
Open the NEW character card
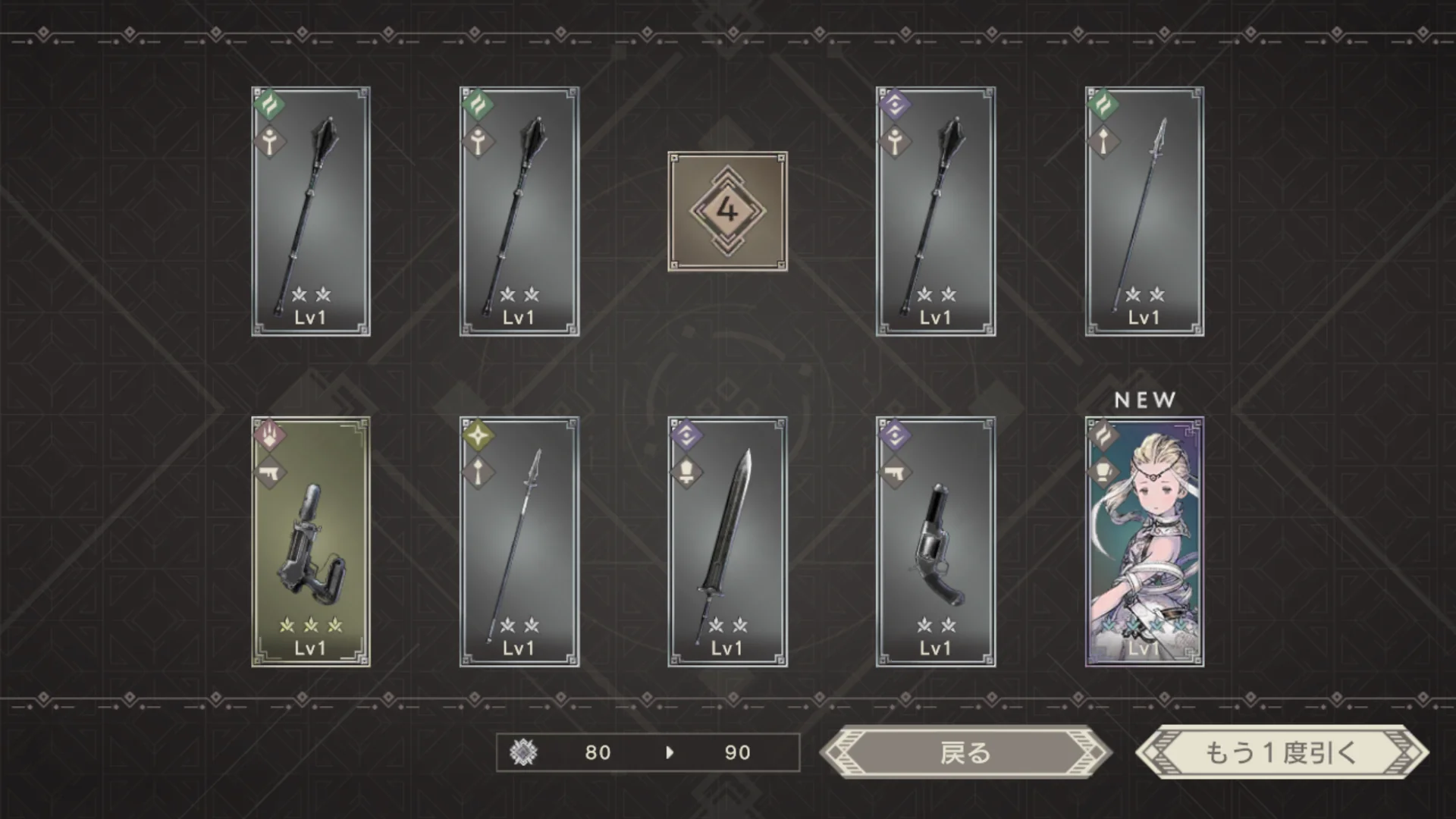point(1144,541)
